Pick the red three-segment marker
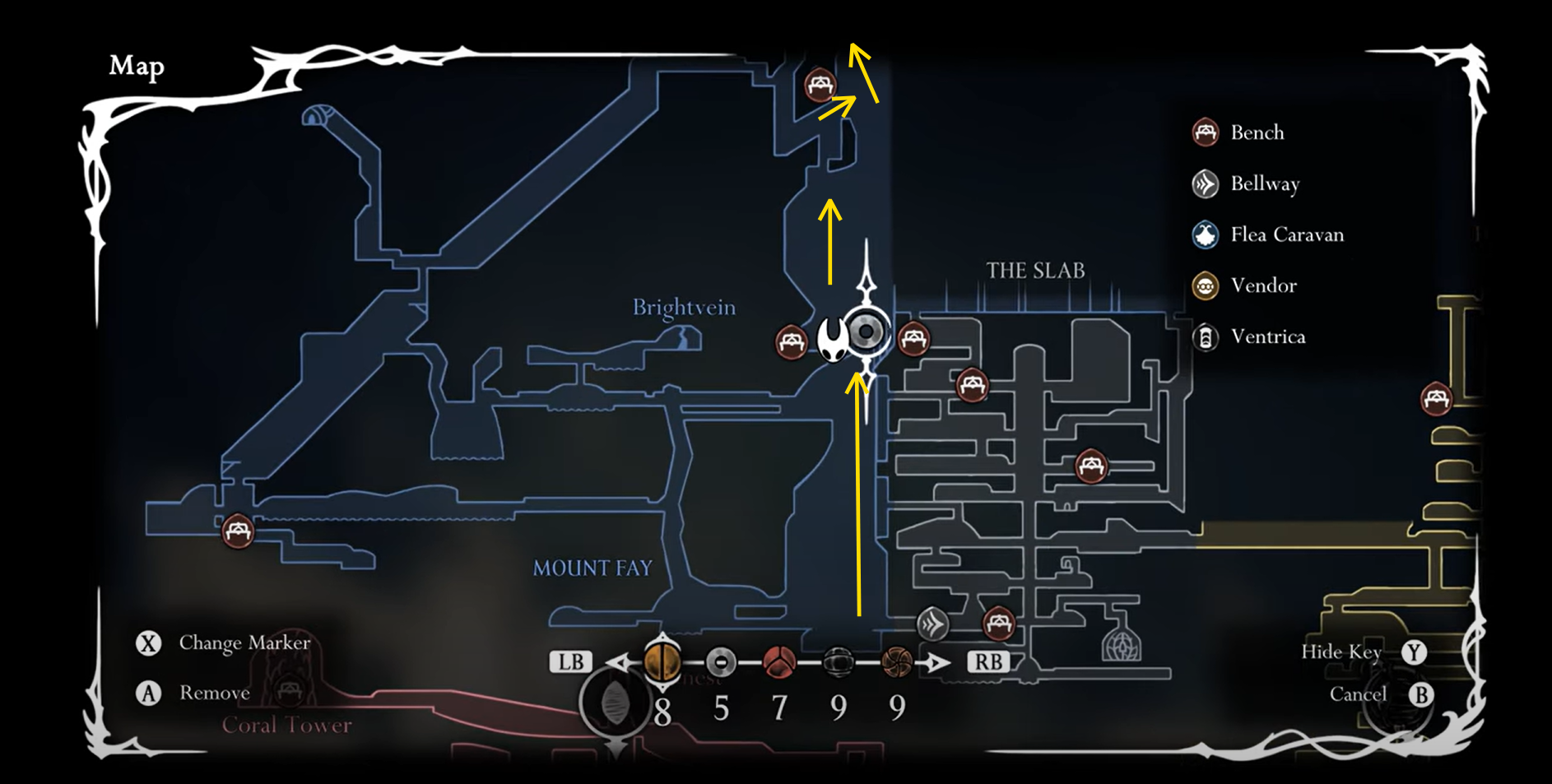Screen dimensions: 1552x784 coord(778,661)
